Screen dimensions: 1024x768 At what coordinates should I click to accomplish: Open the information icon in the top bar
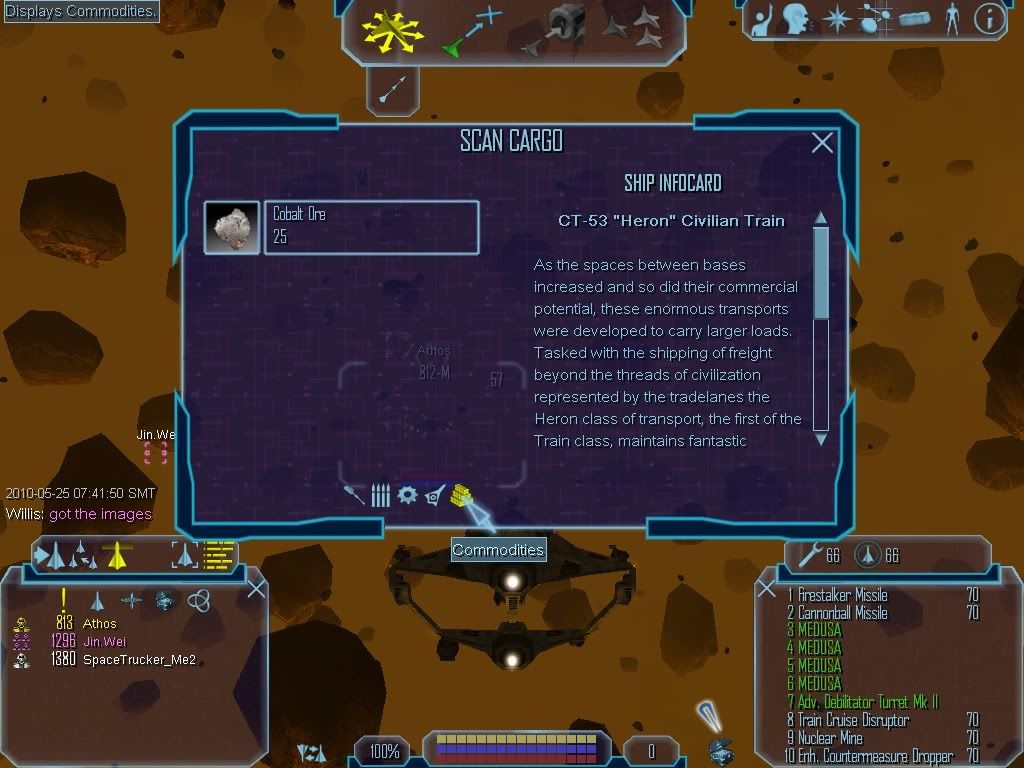pos(989,19)
